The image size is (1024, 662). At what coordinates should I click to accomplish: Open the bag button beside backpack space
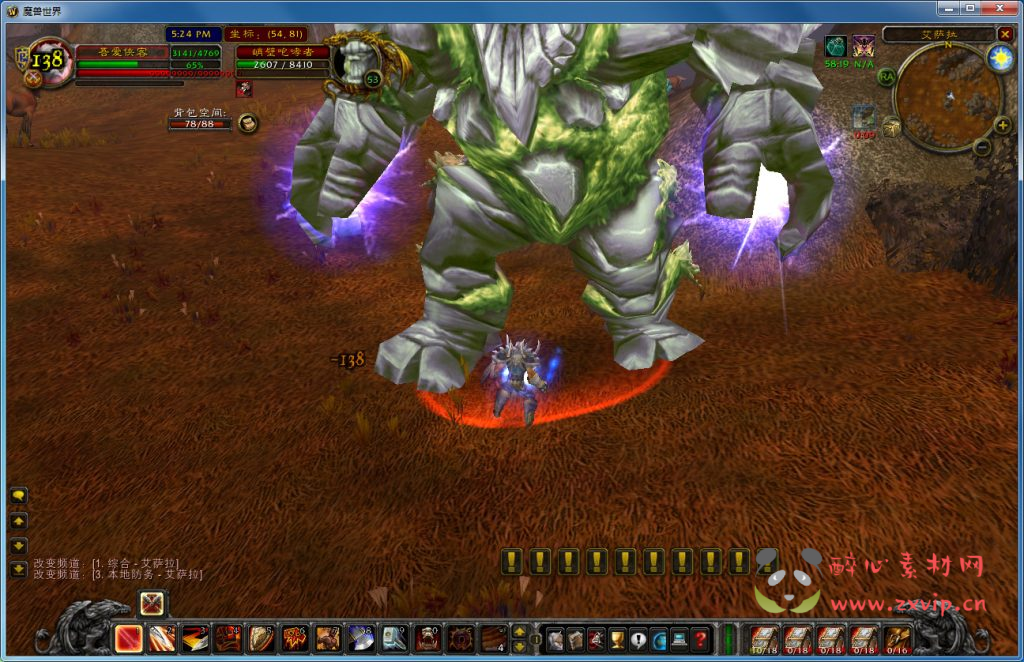click(248, 123)
